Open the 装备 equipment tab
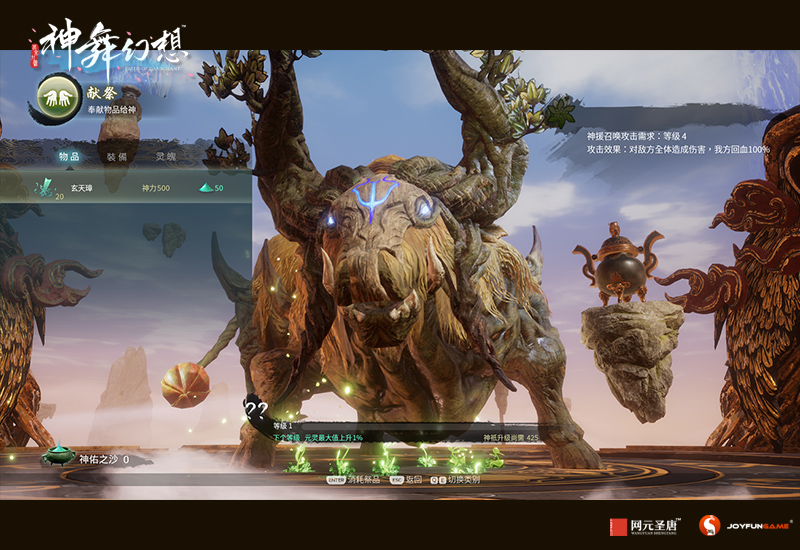Viewport: 800px width, 550px height. (117, 157)
